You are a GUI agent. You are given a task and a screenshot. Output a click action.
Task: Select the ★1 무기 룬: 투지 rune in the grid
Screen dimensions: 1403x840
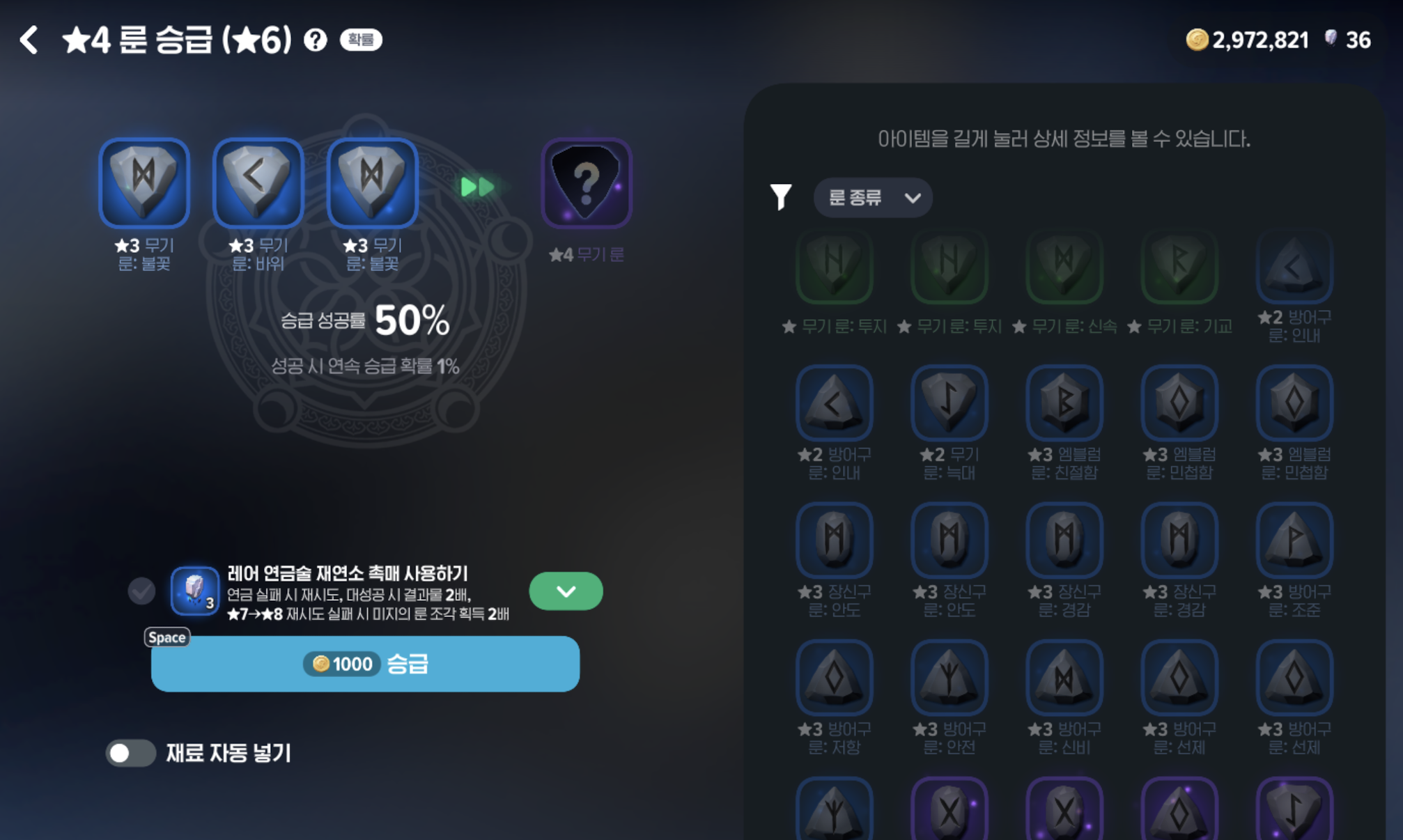click(834, 267)
